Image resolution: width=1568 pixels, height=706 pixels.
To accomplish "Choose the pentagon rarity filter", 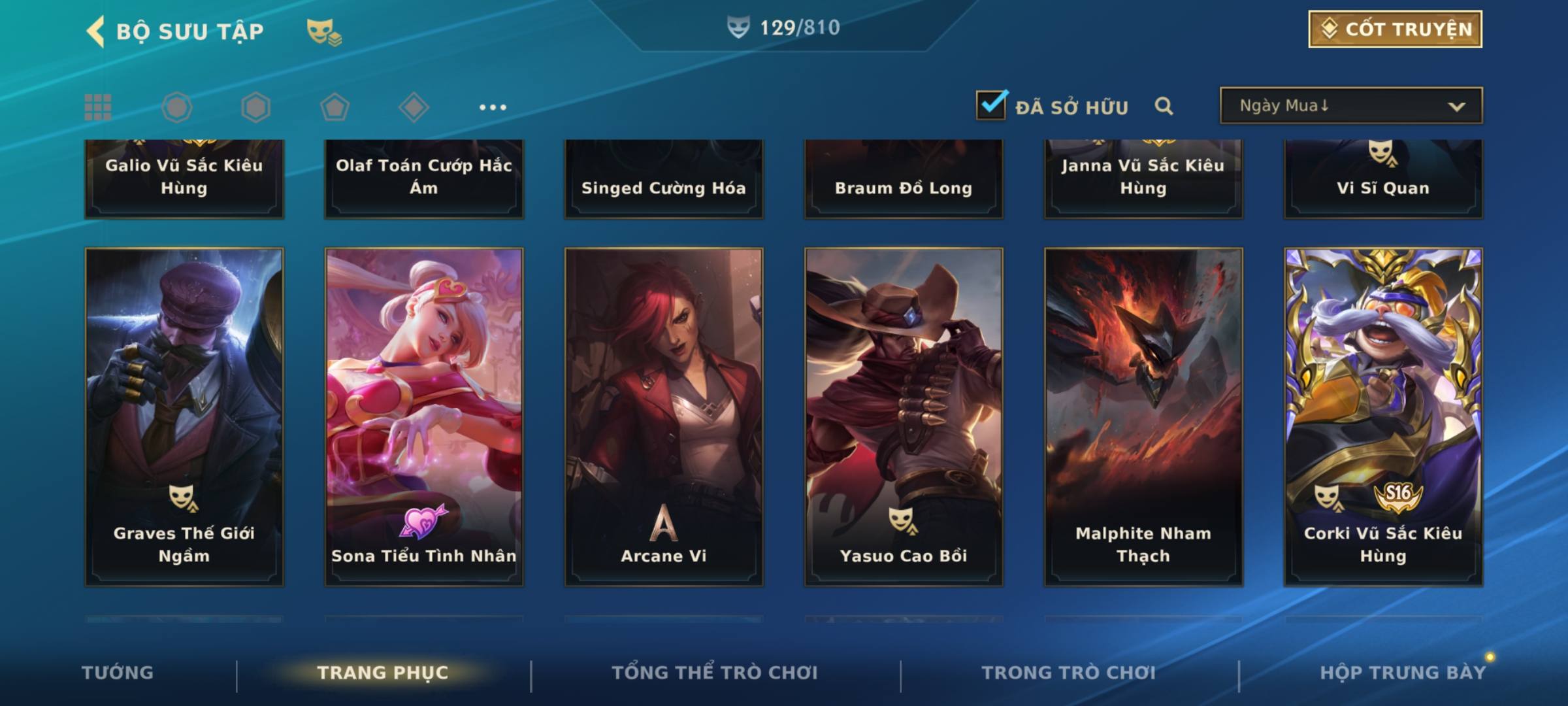I will click(x=335, y=107).
